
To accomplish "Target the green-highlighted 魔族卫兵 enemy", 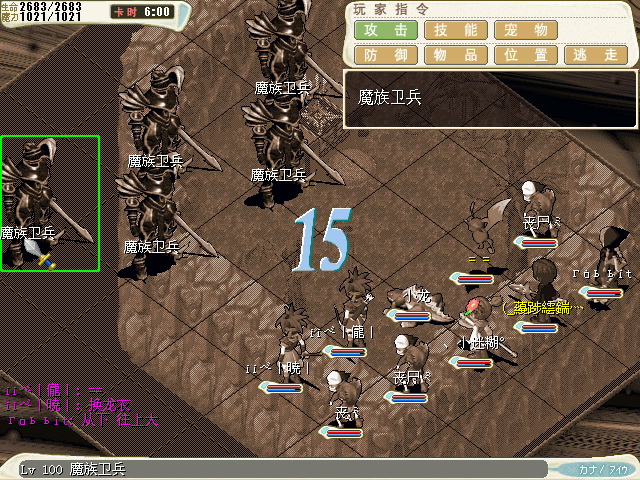I will point(50,203).
